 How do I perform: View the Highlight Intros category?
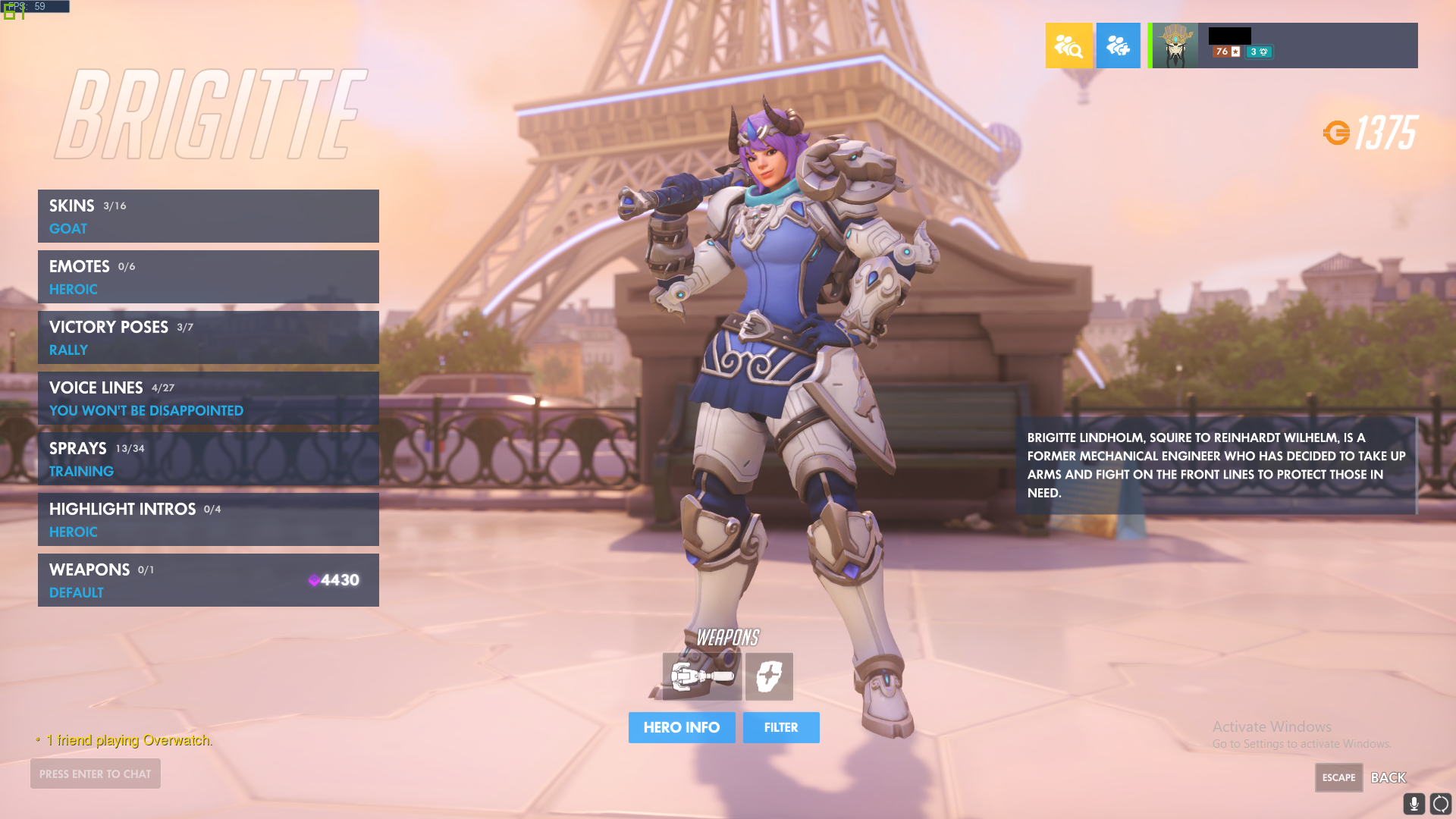pyautogui.click(x=208, y=519)
